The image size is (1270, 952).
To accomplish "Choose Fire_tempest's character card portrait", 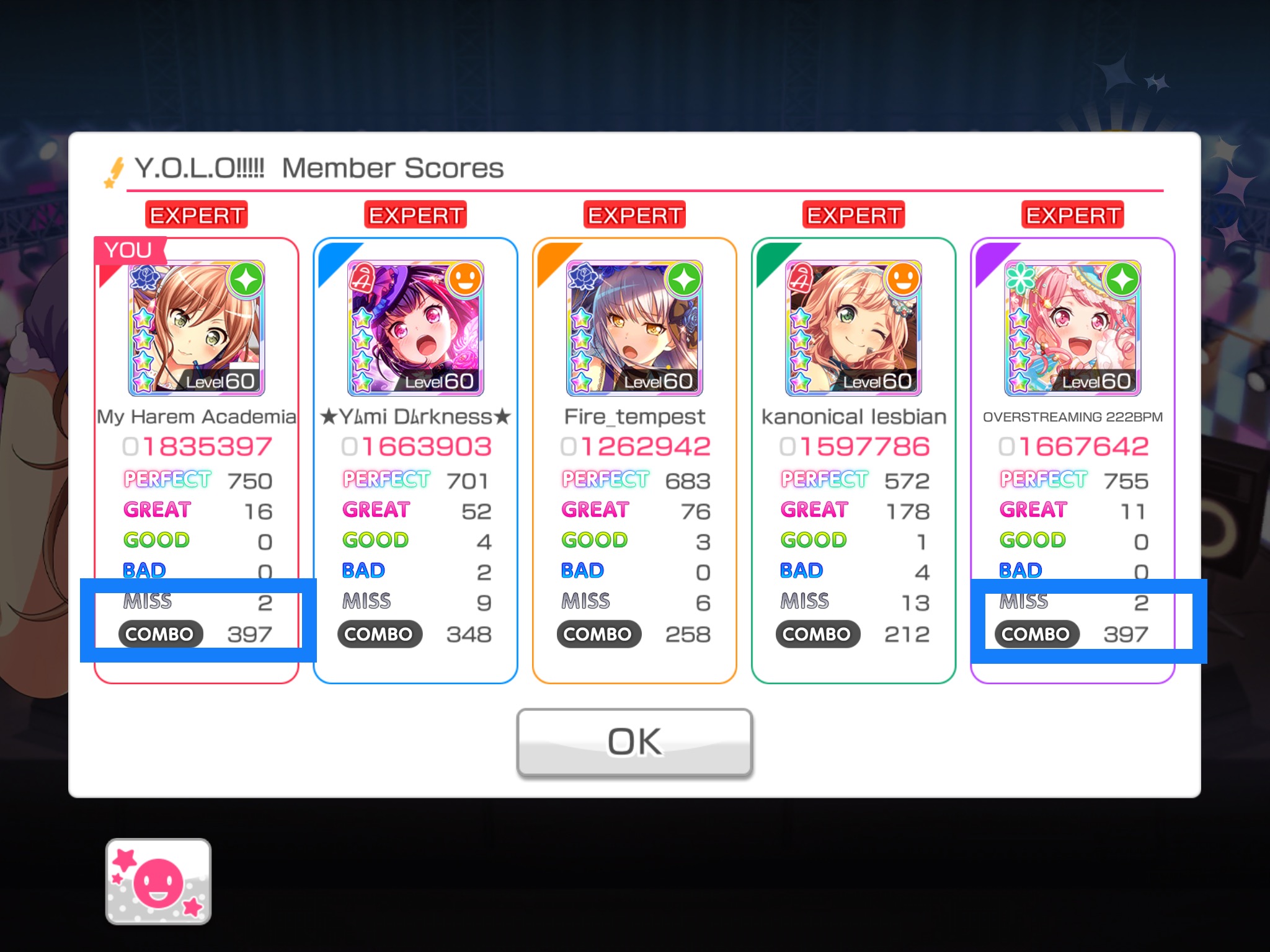I will 634,328.
